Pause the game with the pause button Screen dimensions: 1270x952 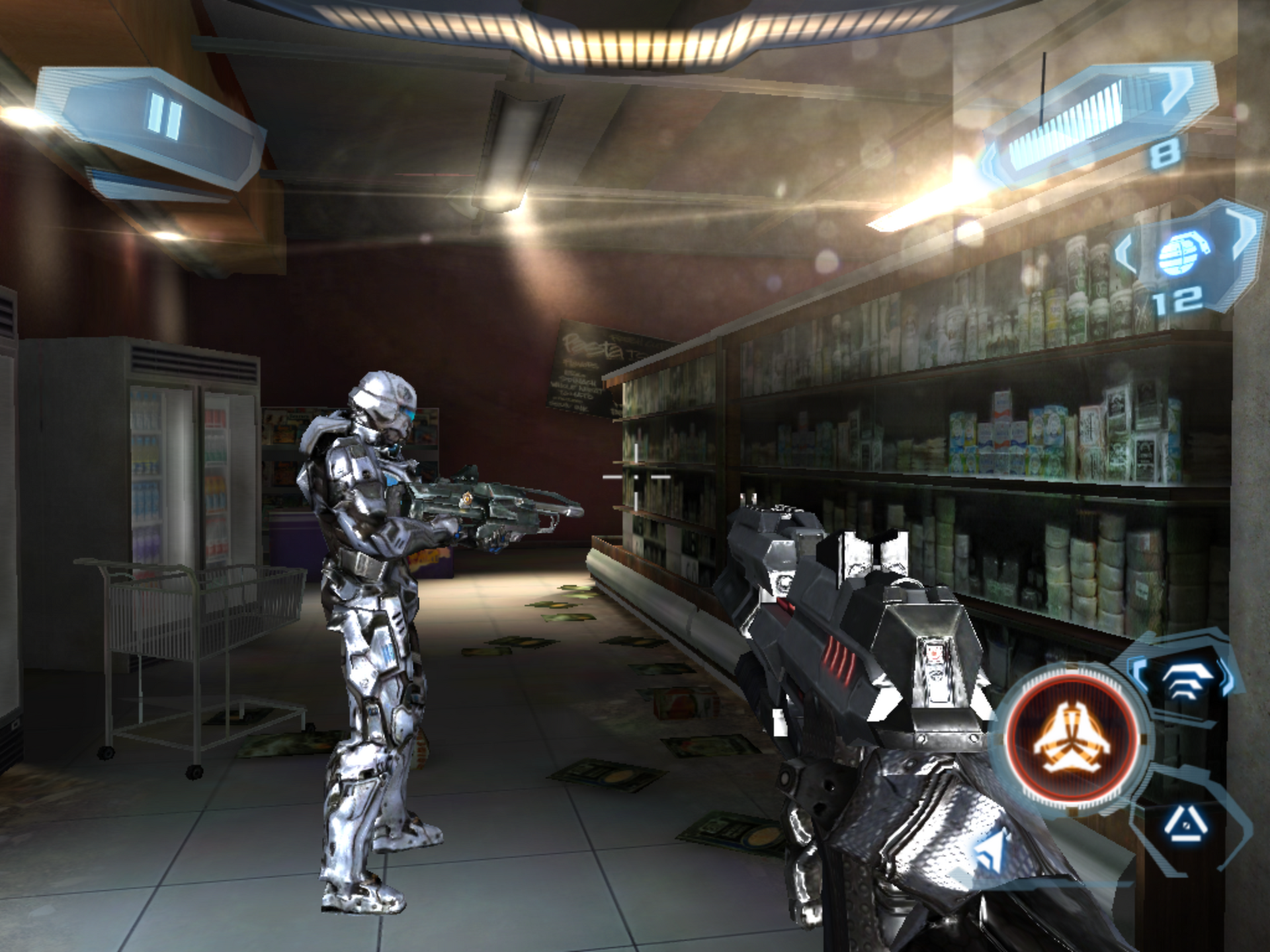point(164,117)
